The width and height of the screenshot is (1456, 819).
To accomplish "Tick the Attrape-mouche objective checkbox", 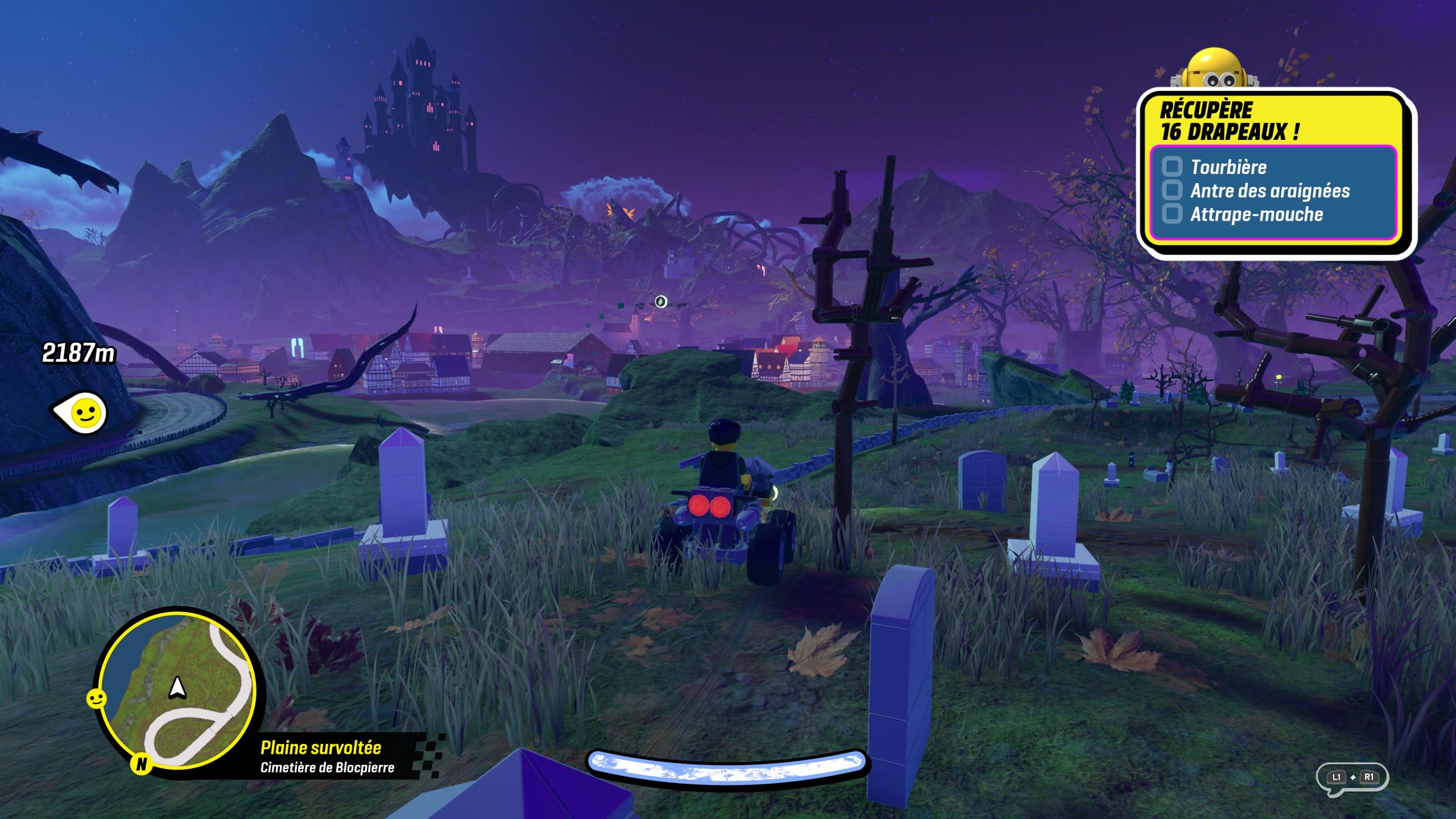I will click(1172, 214).
